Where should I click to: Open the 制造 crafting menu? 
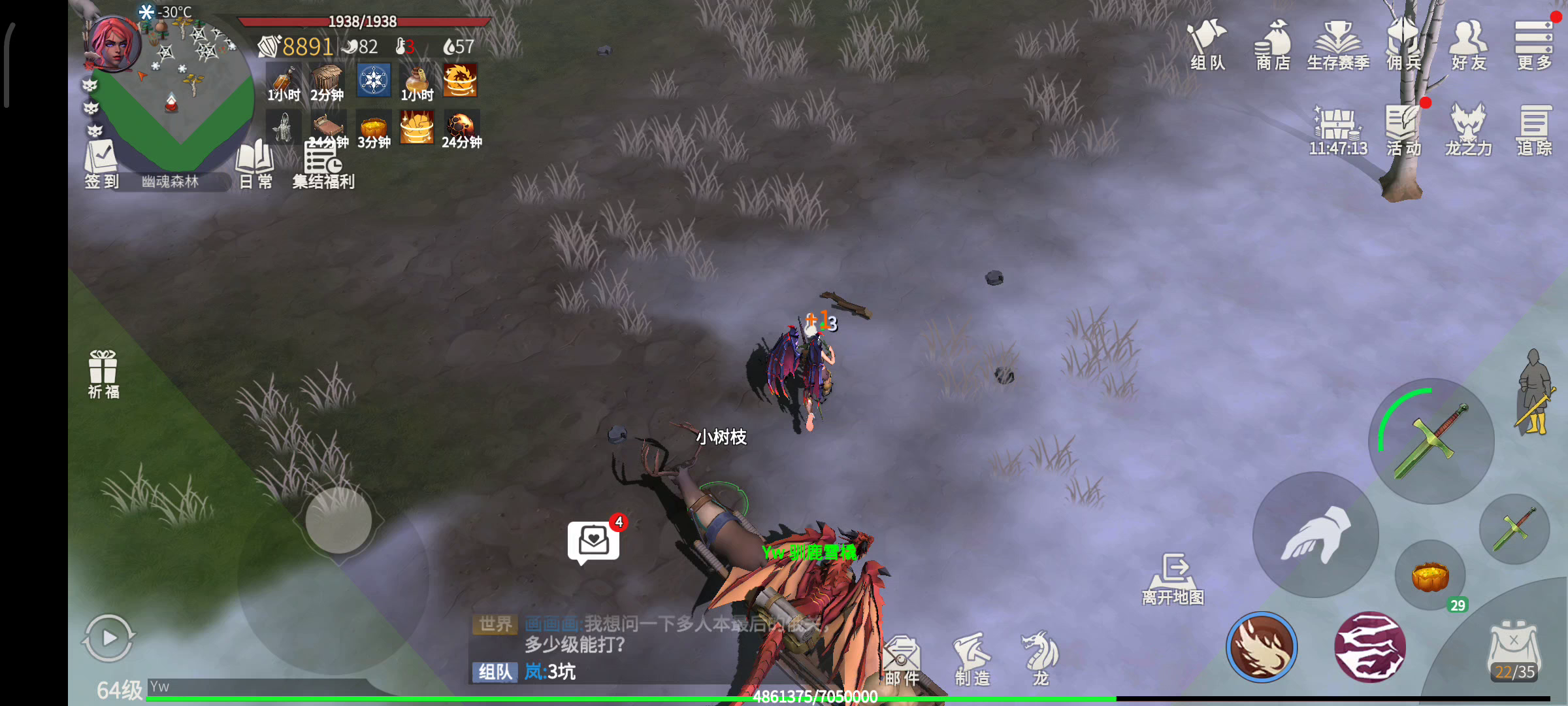coord(972,659)
